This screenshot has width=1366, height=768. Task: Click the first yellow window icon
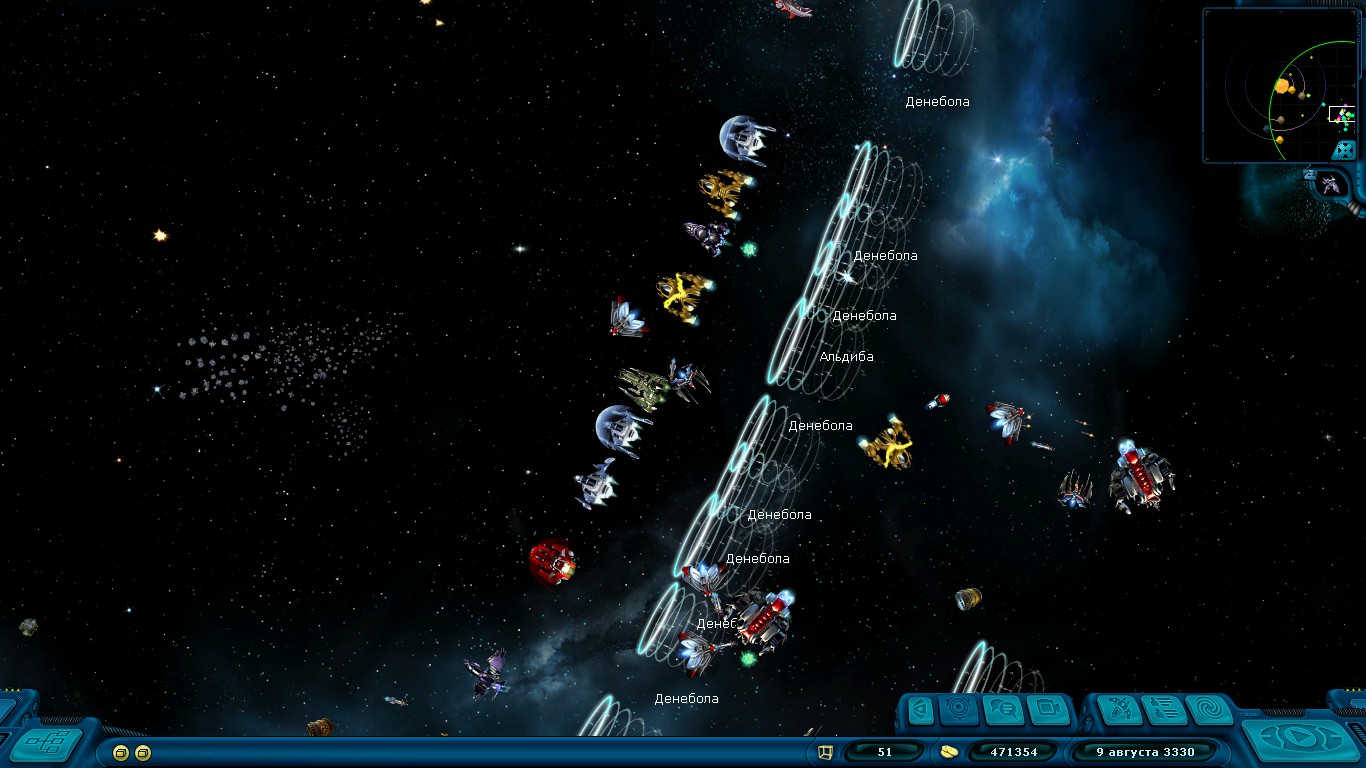pos(121,752)
